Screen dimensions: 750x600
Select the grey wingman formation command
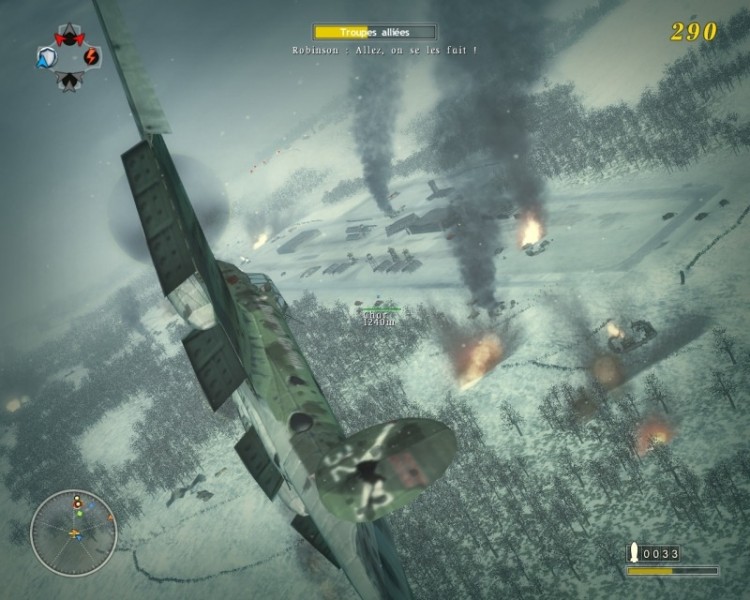pos(69,78)
